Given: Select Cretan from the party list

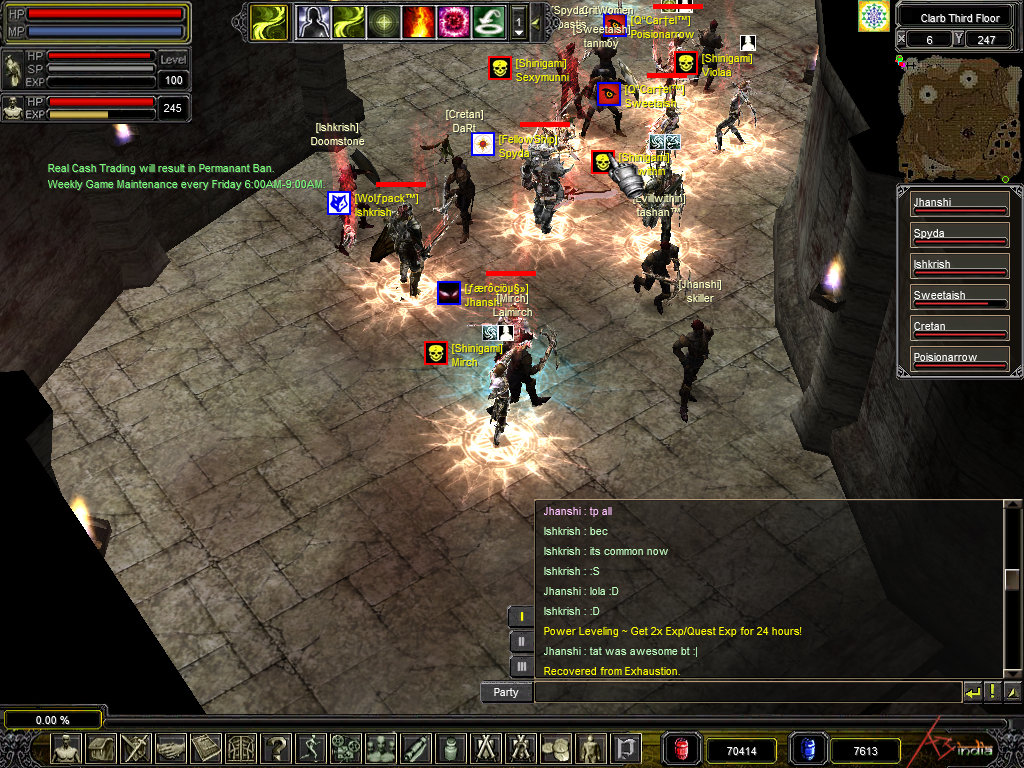Looking at the screenshot, I should [x=958, y=327].
